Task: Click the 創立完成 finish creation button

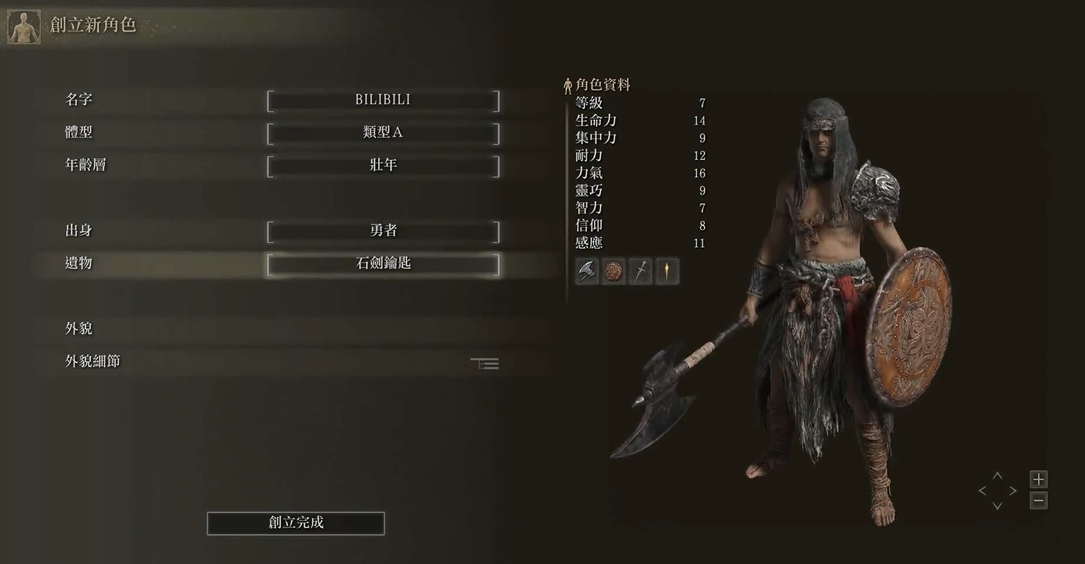Action: (x=296, y=523)
